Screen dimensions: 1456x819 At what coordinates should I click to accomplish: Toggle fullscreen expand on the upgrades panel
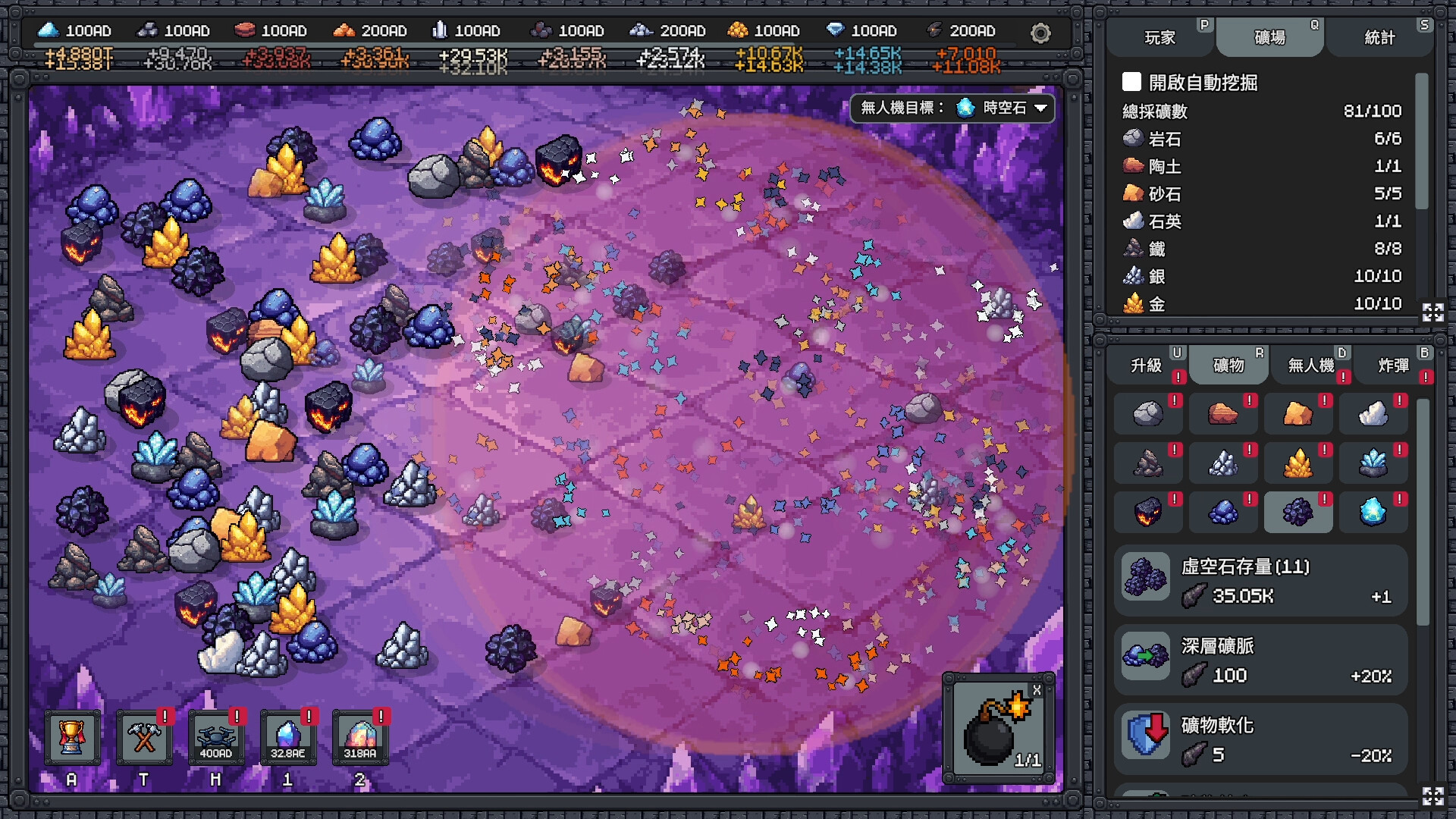tap(1432, 797)
